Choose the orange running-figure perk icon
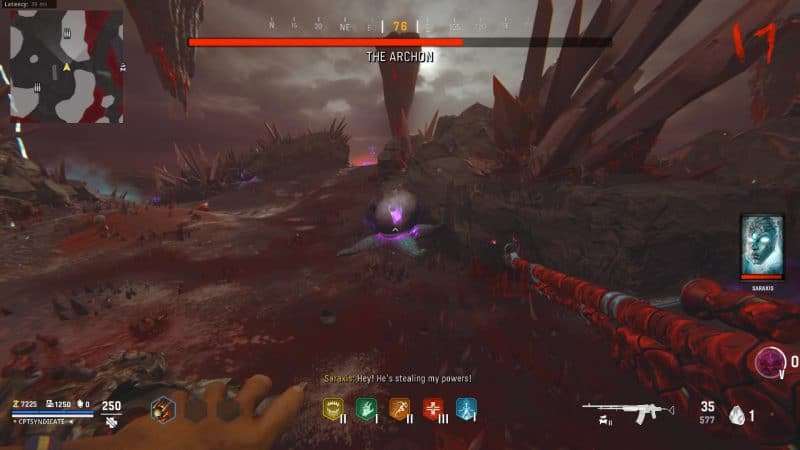The width and height of the screenshot is (800, 450). click(399, 407)
